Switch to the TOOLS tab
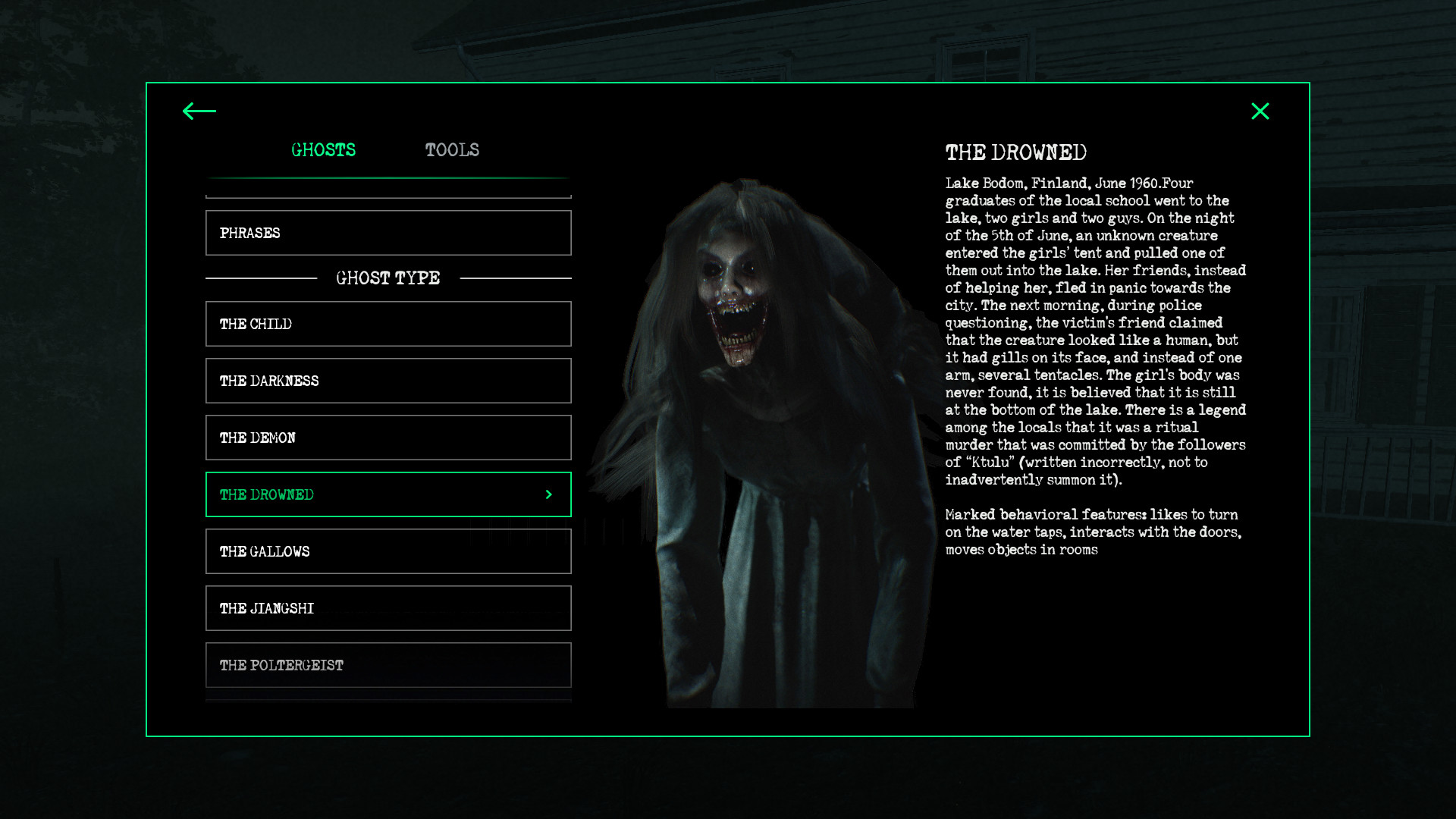The width and height of the screenshot is (1456, 819). [x=453, y=149]
